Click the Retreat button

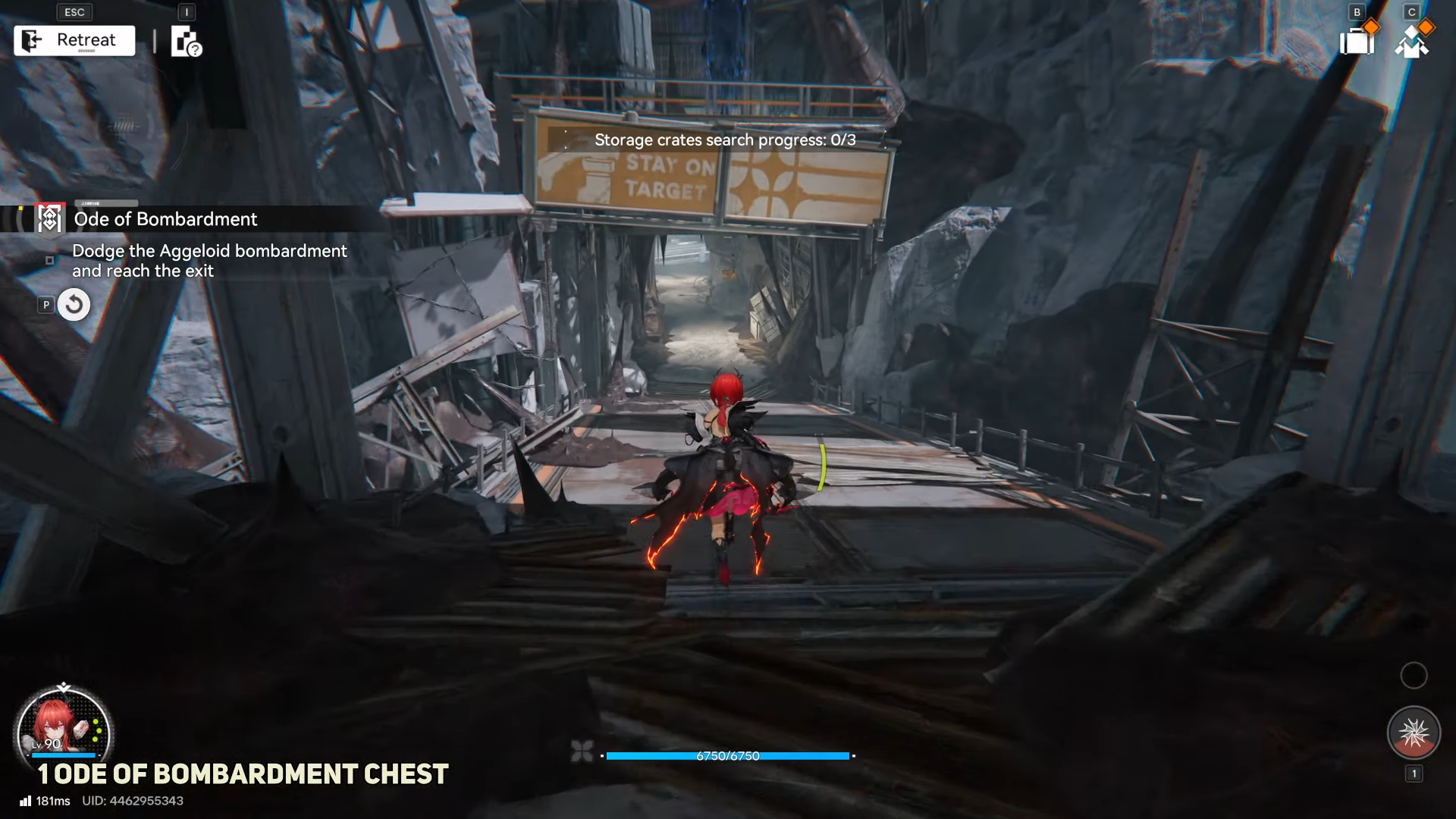74,40
